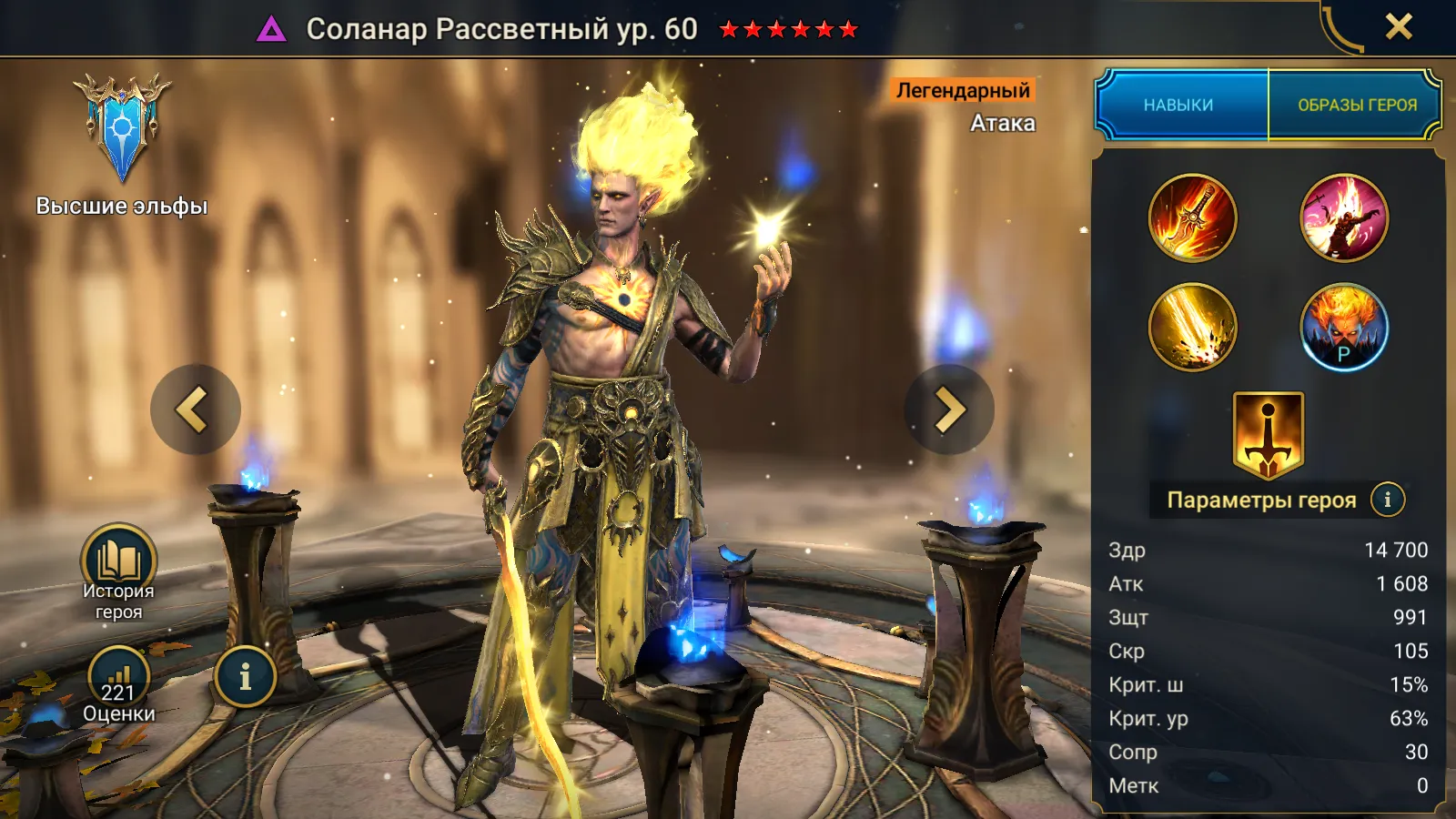Go to the next hero

click(x=949, y=409)
